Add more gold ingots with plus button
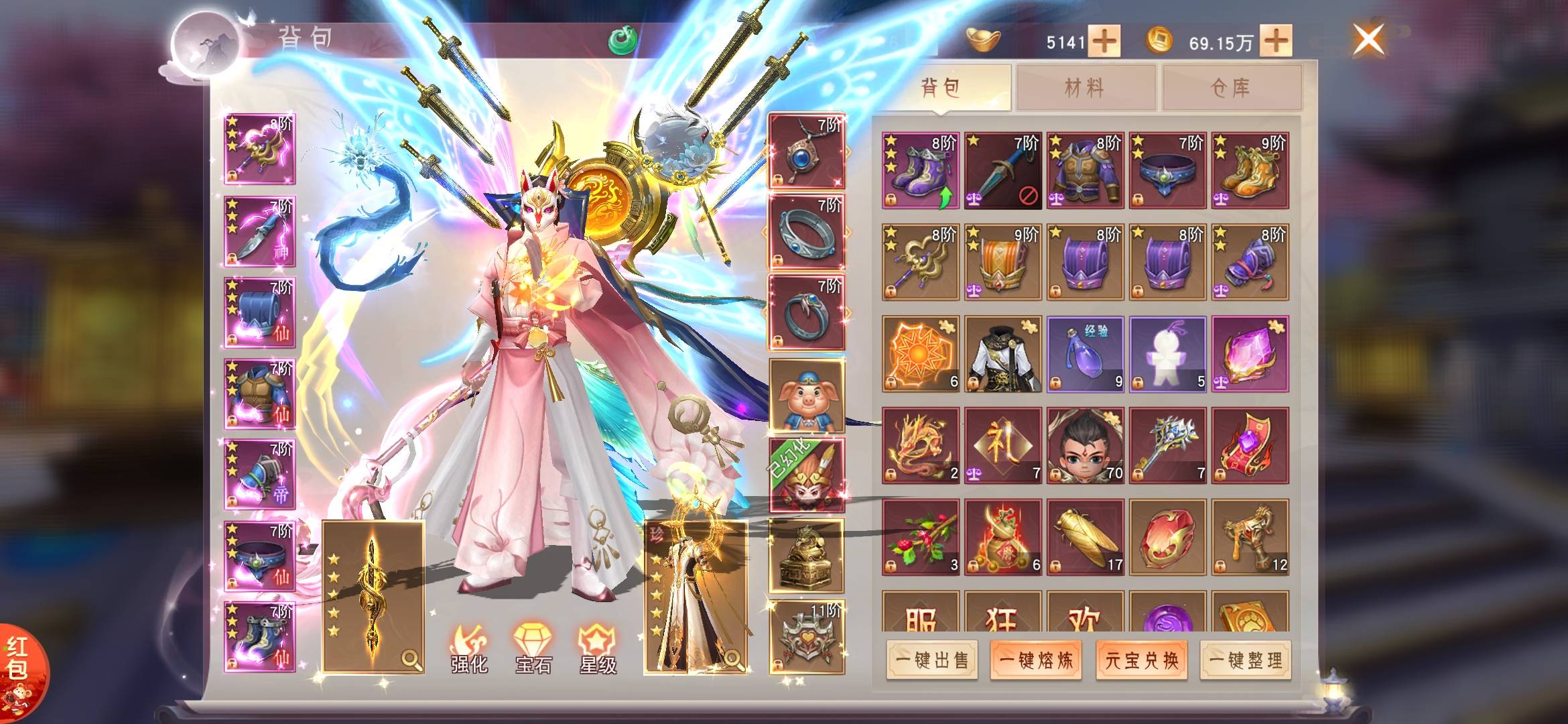1568x724 pixels. tap(1104, 42)
